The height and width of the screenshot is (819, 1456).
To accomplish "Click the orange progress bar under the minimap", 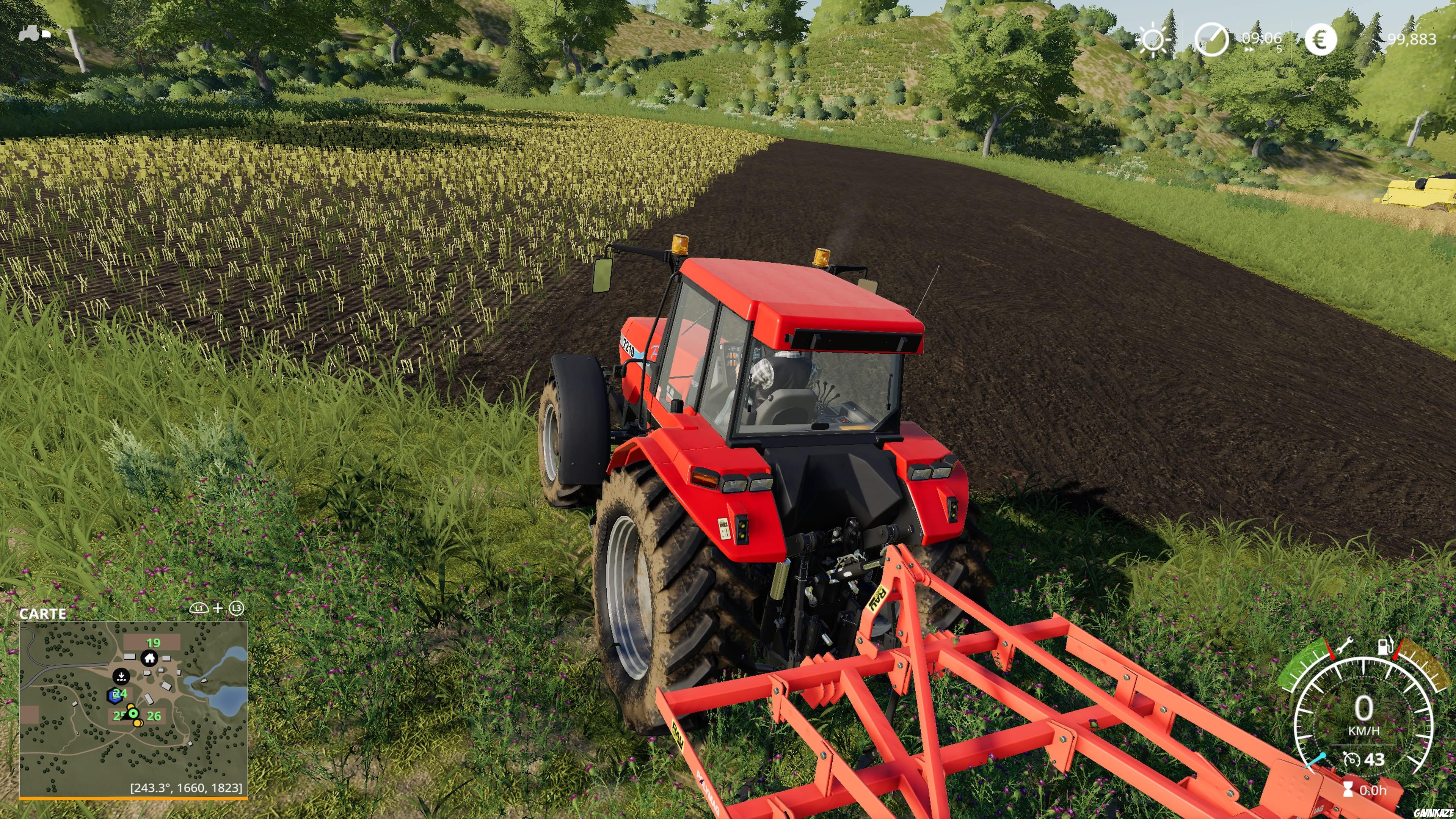I will 132,798.
